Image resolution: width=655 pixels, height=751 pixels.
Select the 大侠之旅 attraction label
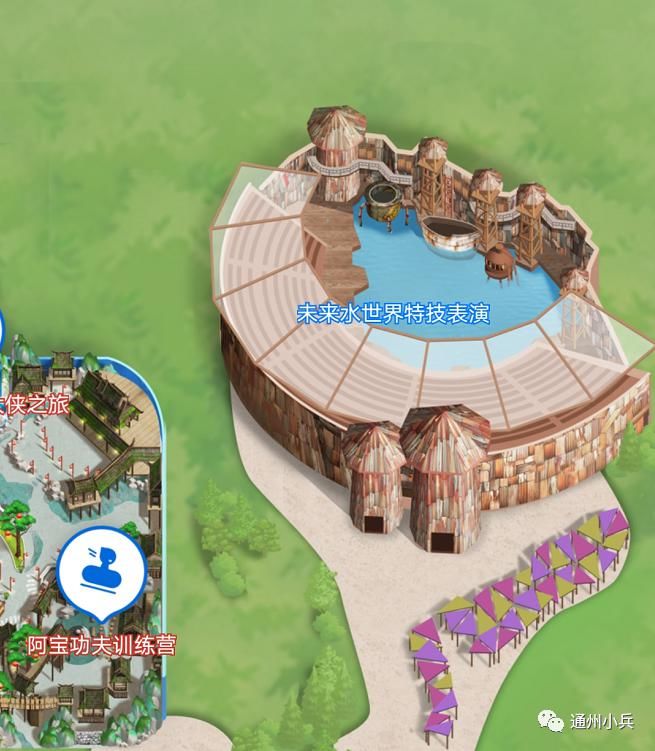pyautogui.click(x=34, y=406)
